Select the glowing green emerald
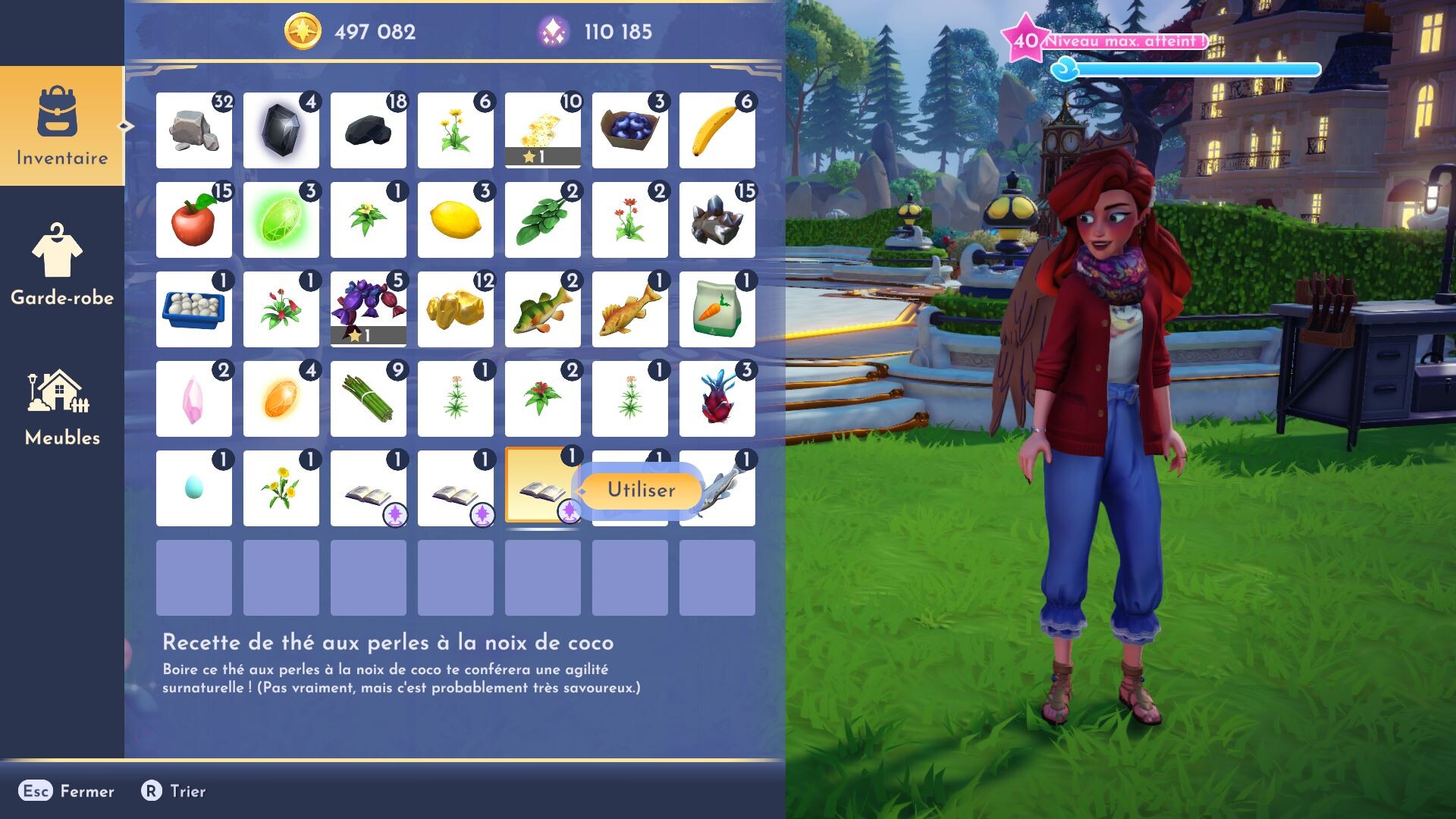Screen dimensions: 1456x819 tap(281, 220)
